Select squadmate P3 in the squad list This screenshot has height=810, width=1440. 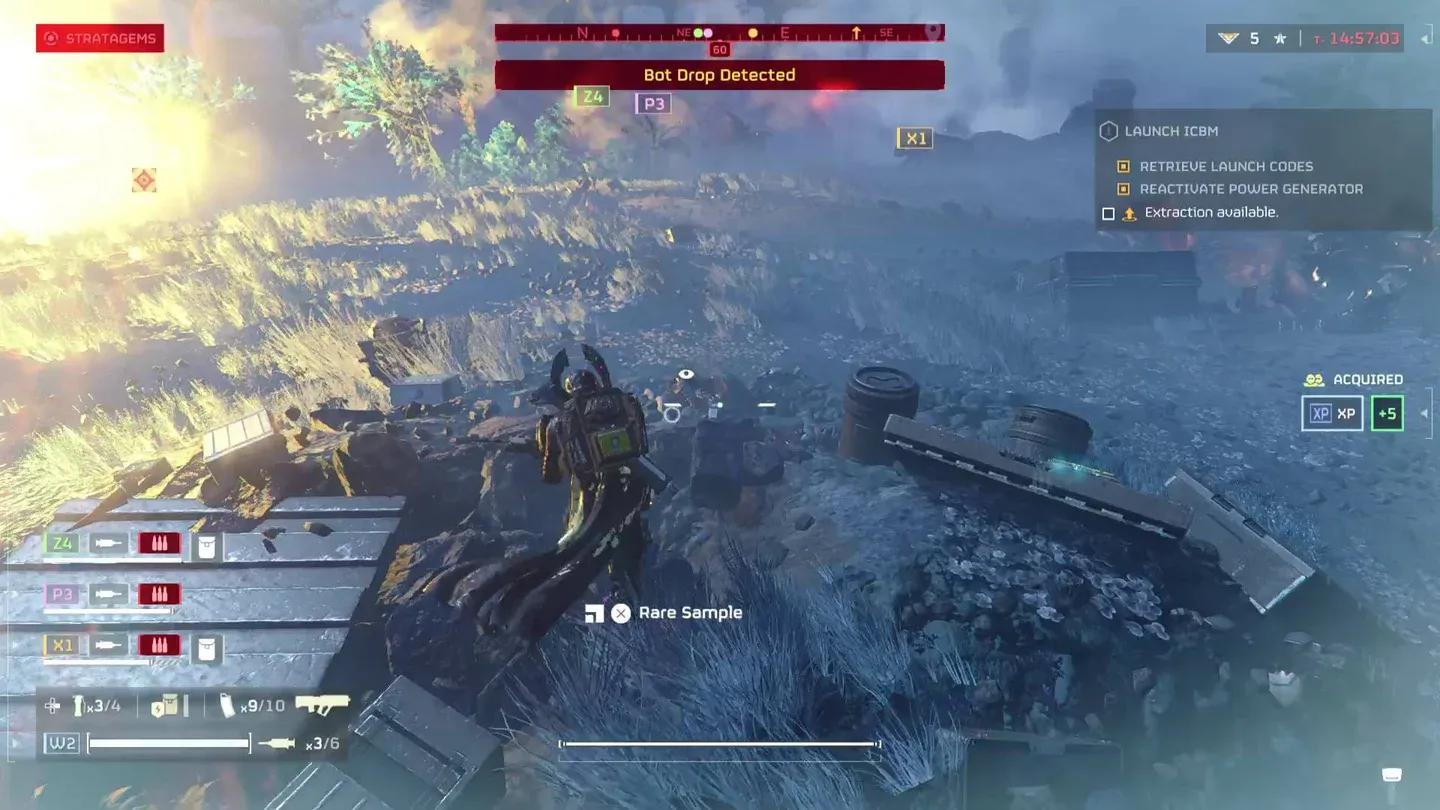pyautogui.click(x=62, y=594)
